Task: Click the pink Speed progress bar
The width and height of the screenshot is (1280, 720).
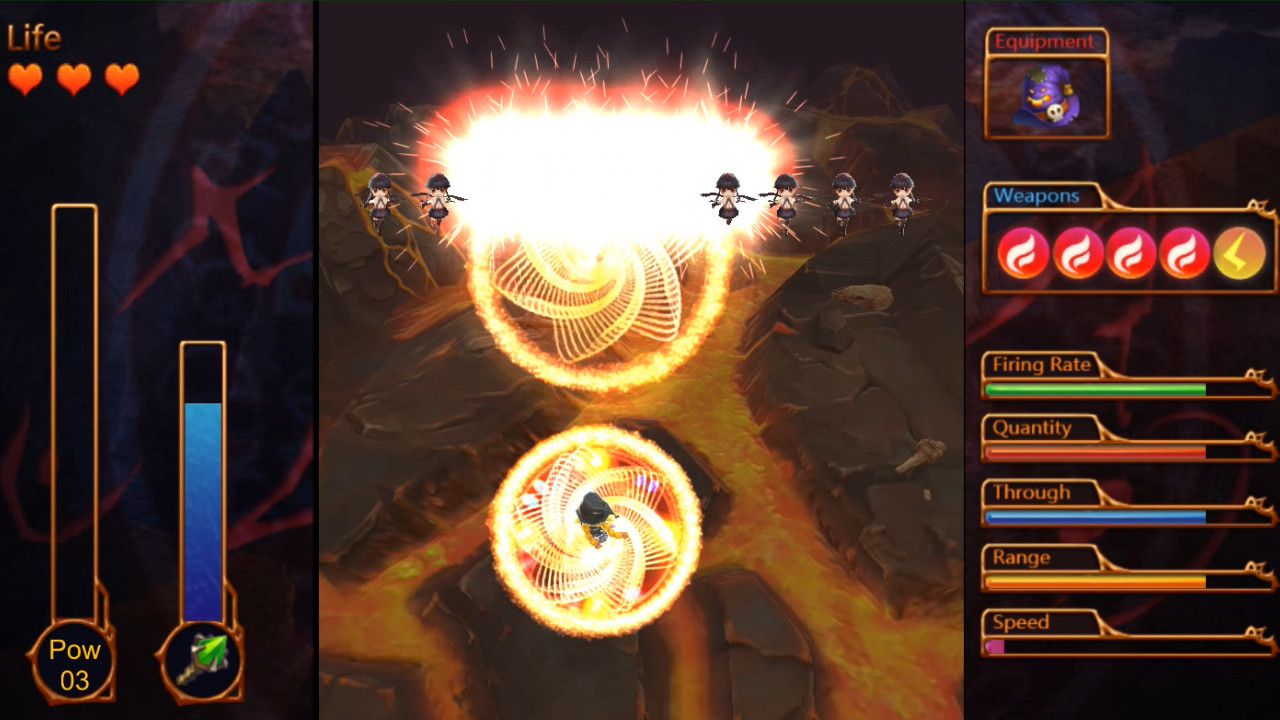Action: click(994, 645)
